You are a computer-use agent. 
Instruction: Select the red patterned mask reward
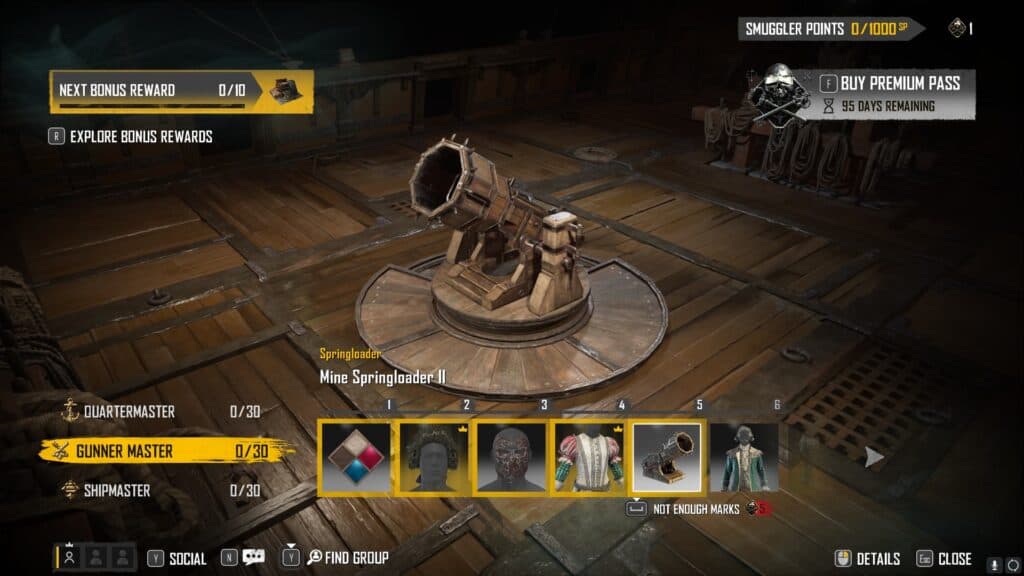click(x=512, y=457)
